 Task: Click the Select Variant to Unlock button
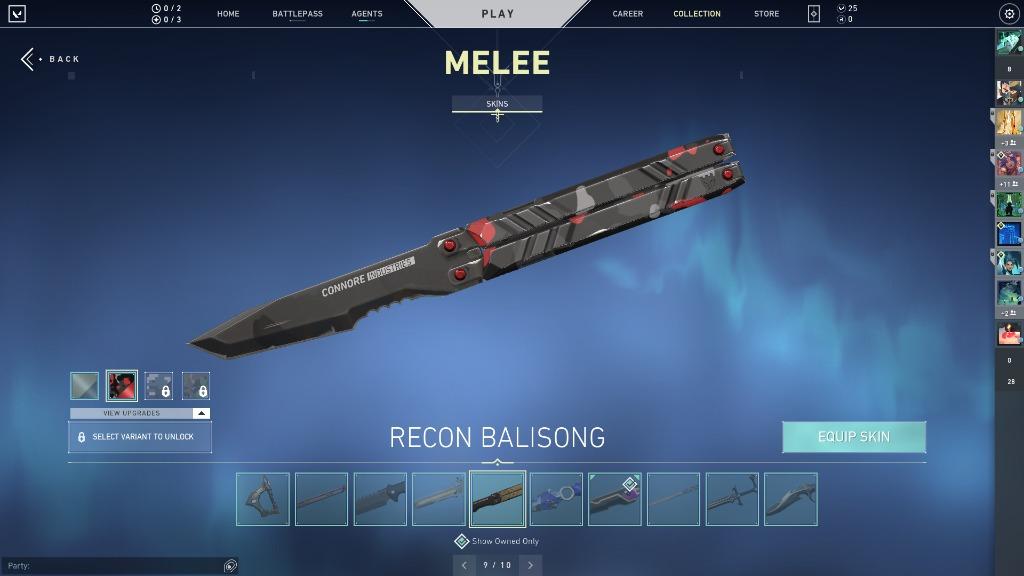140,437
